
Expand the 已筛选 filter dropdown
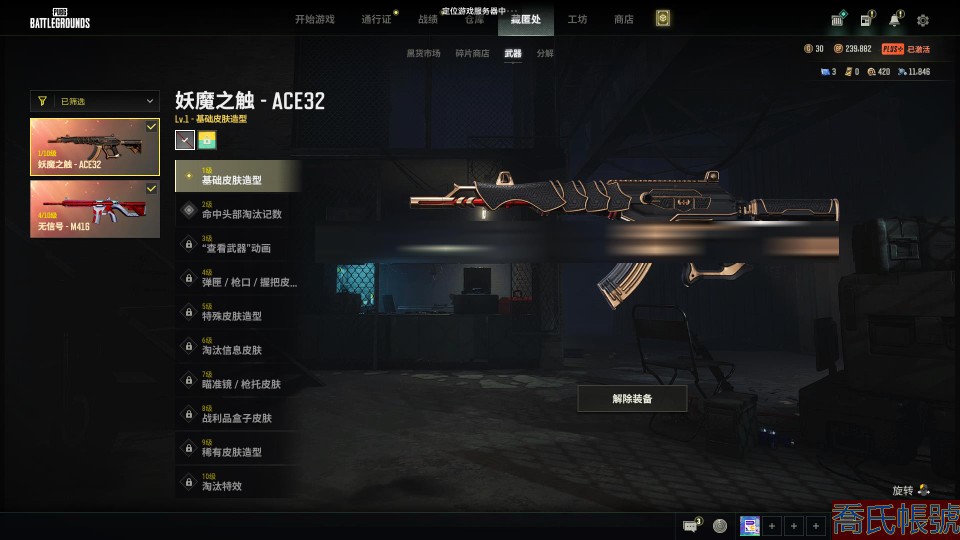95,101
